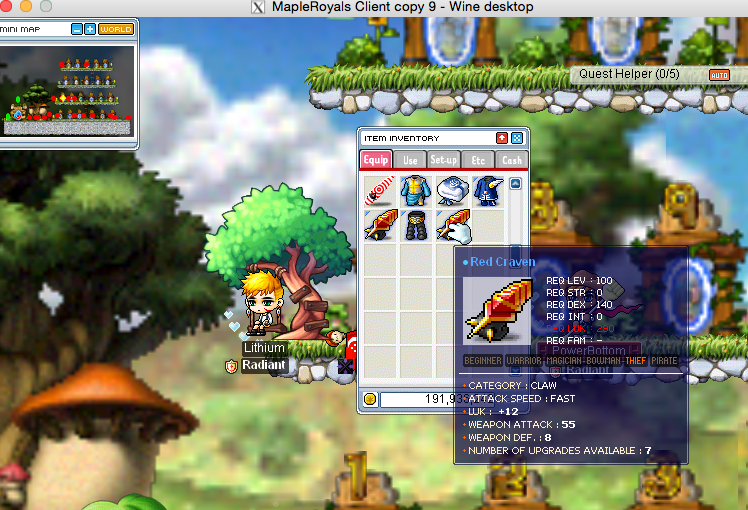Select the Etc inventory tab
Image resolution: width=748 pixels, height=510 pixels.
(478, 160)
